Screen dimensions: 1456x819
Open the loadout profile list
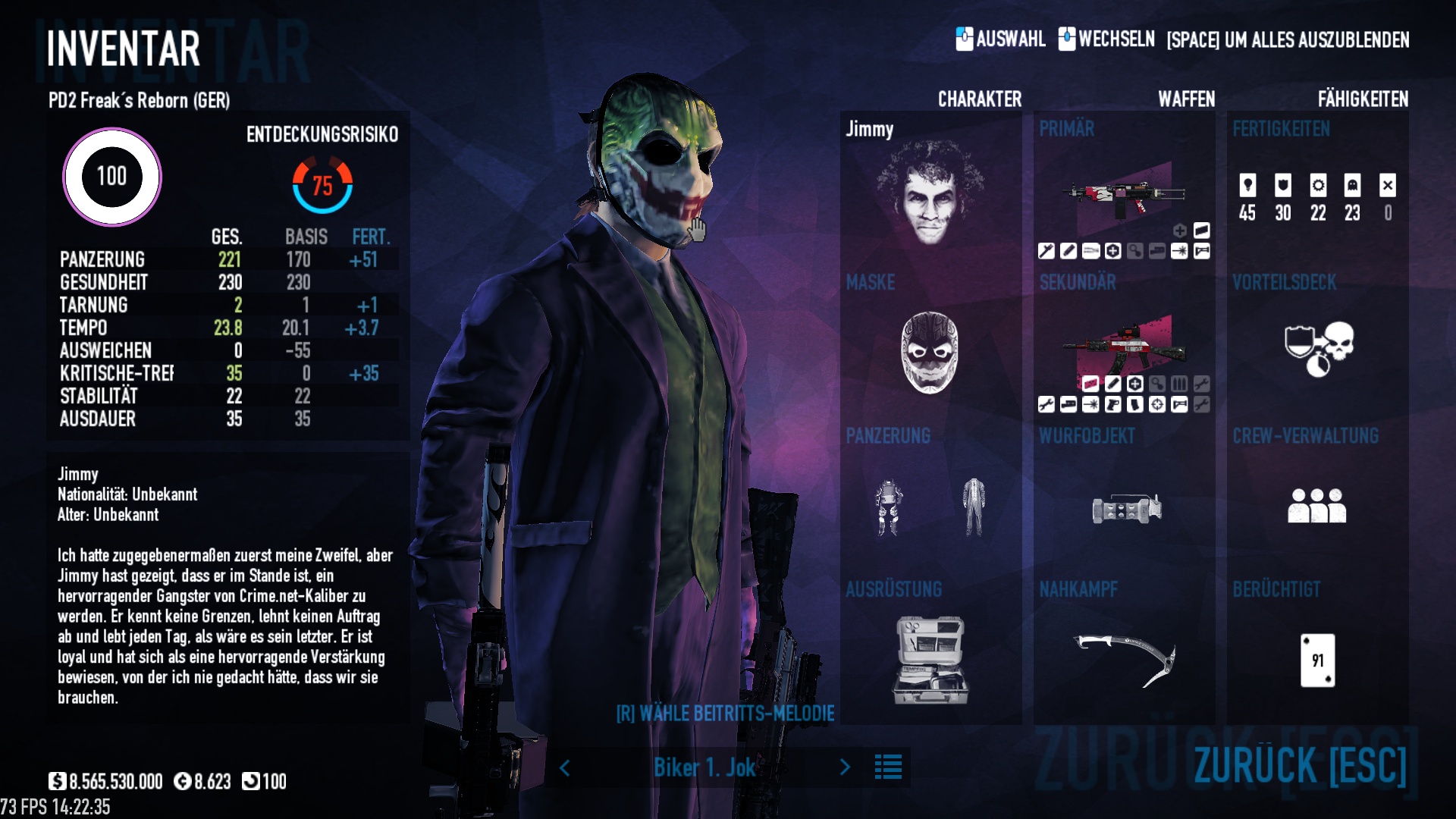click(888, 767)
